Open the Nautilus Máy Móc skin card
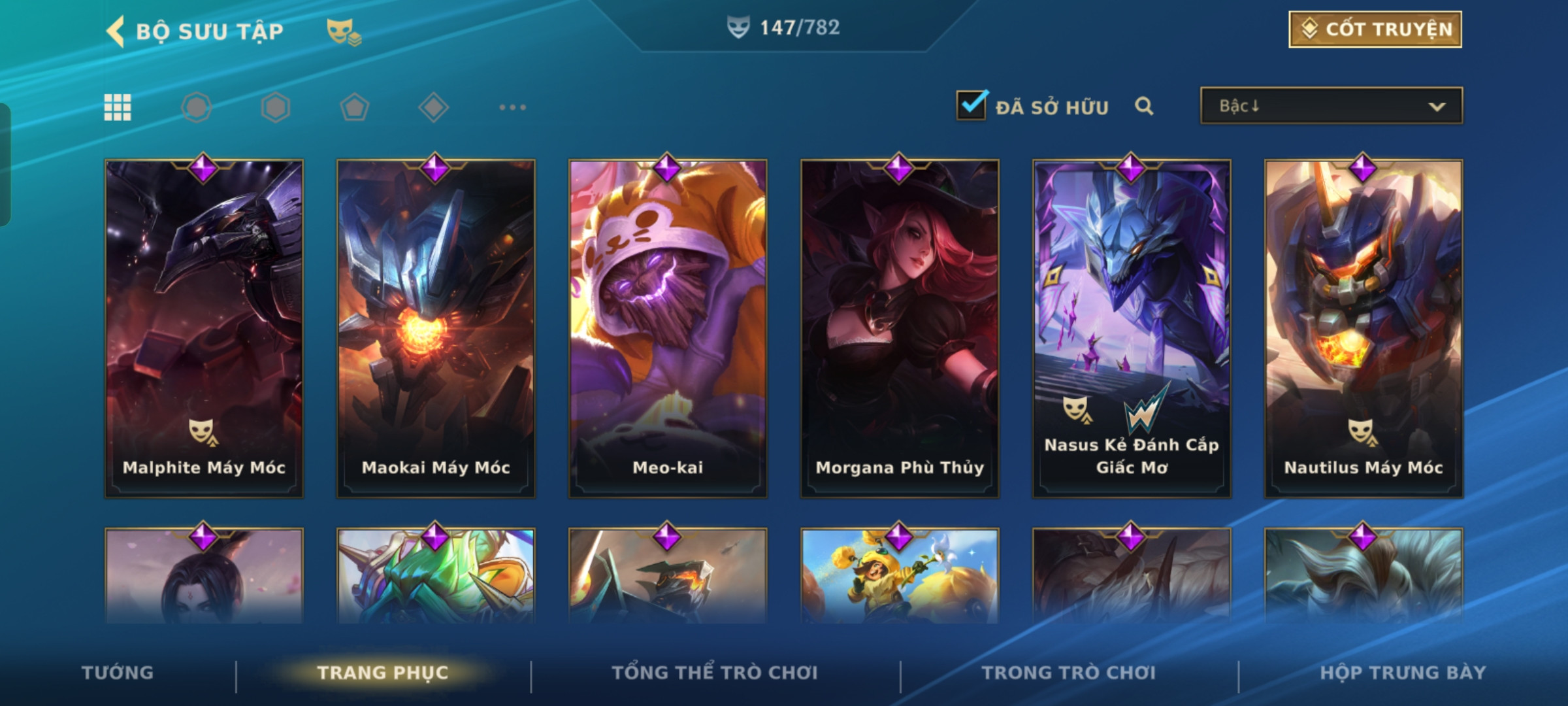 click(x=1364, y=328)
